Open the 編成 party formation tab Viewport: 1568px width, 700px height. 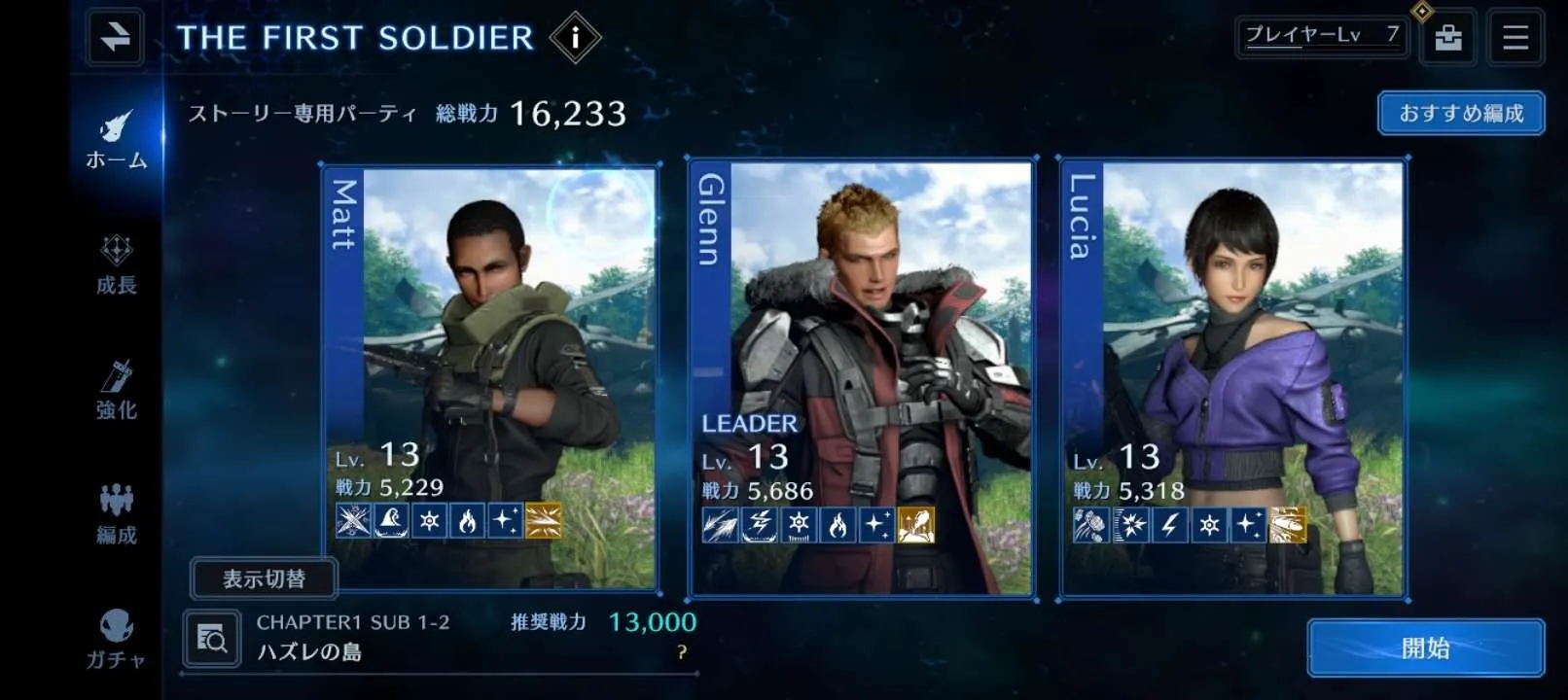click(x=117, y=514)
